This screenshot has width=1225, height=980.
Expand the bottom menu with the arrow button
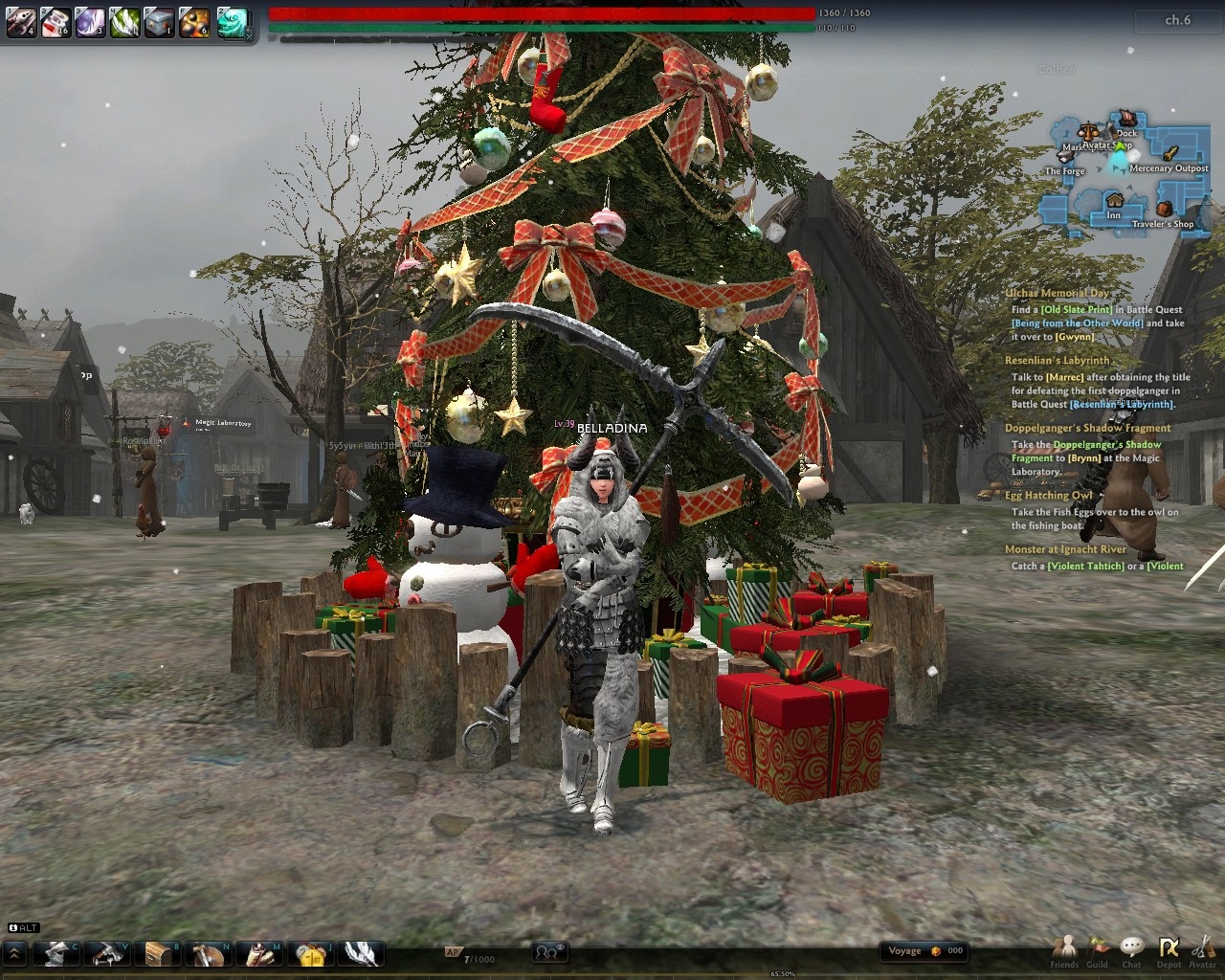click(x=15, y=953)
